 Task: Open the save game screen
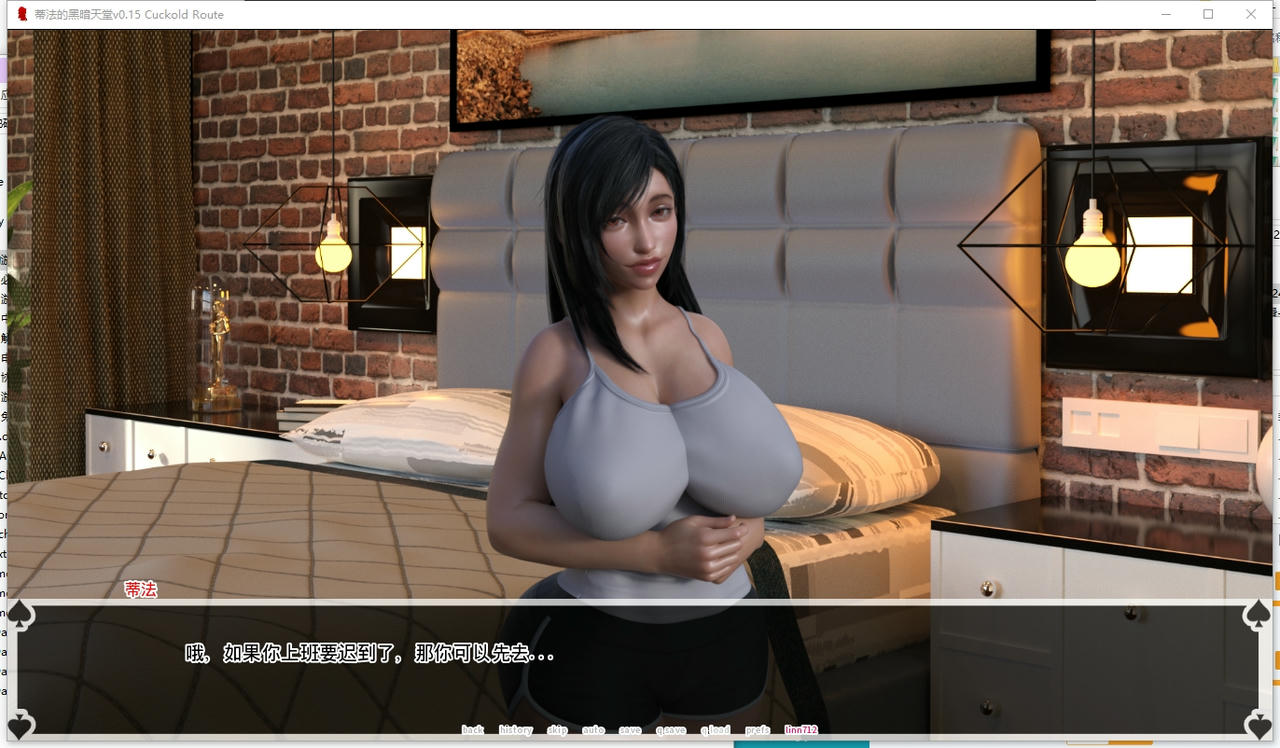pos(630,730)
